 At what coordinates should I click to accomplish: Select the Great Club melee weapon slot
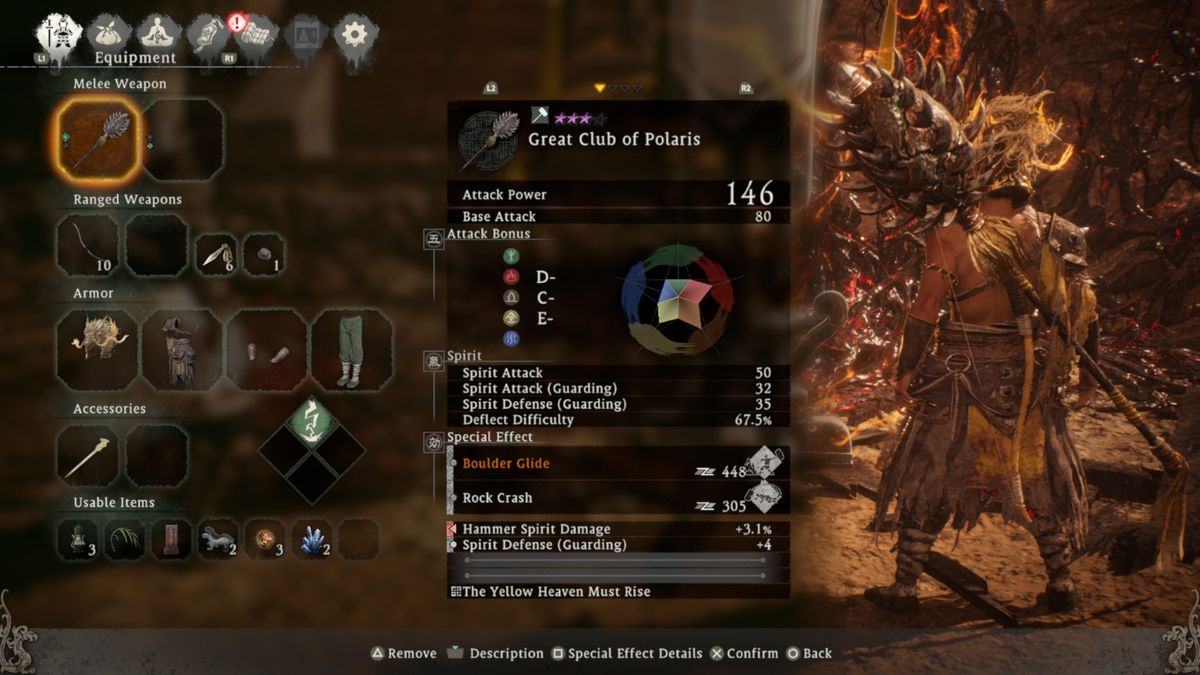pos(97,139)
